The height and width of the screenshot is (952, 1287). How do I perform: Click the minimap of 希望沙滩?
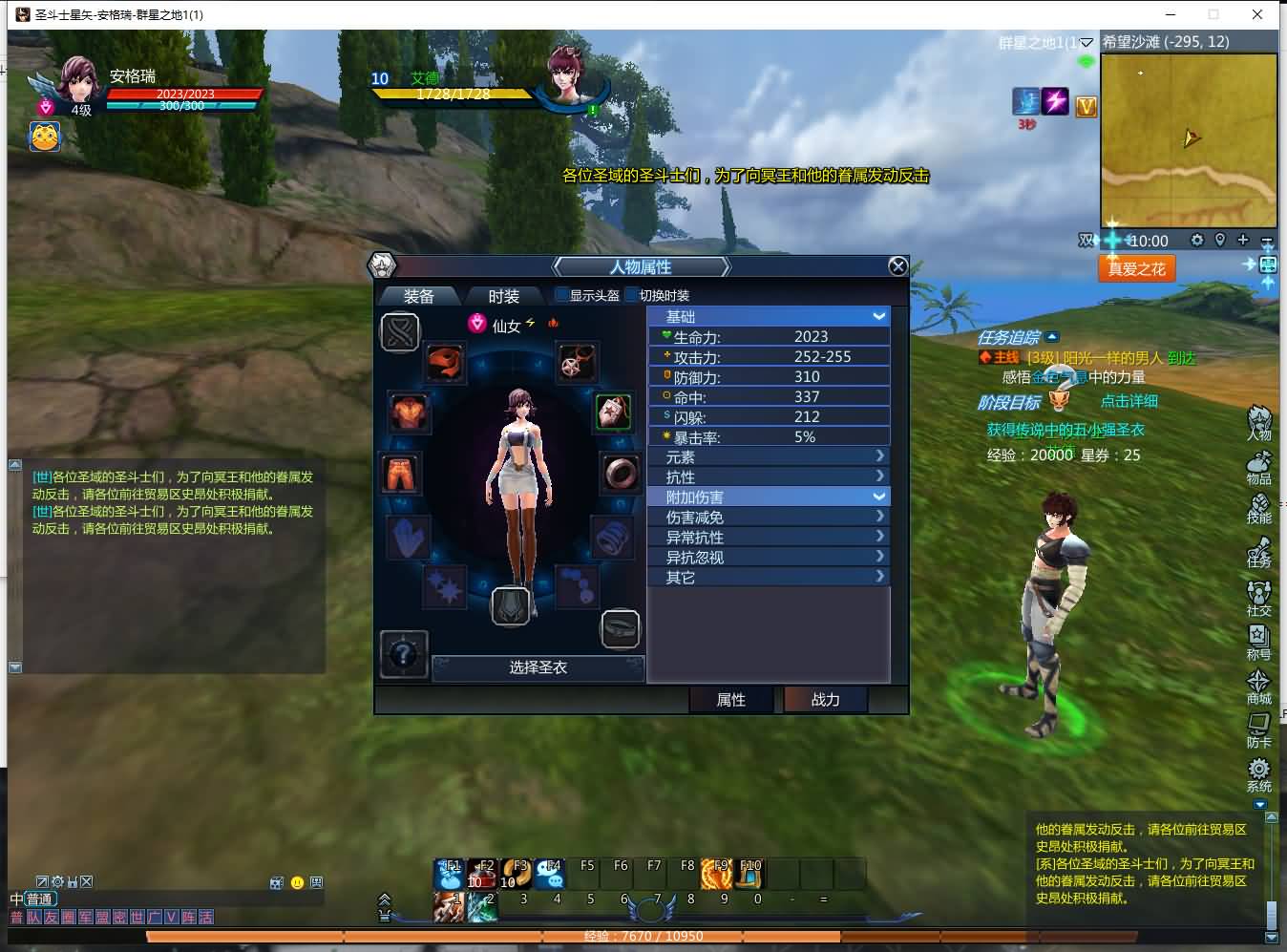pyautogui.click(x=1189, y=140)
